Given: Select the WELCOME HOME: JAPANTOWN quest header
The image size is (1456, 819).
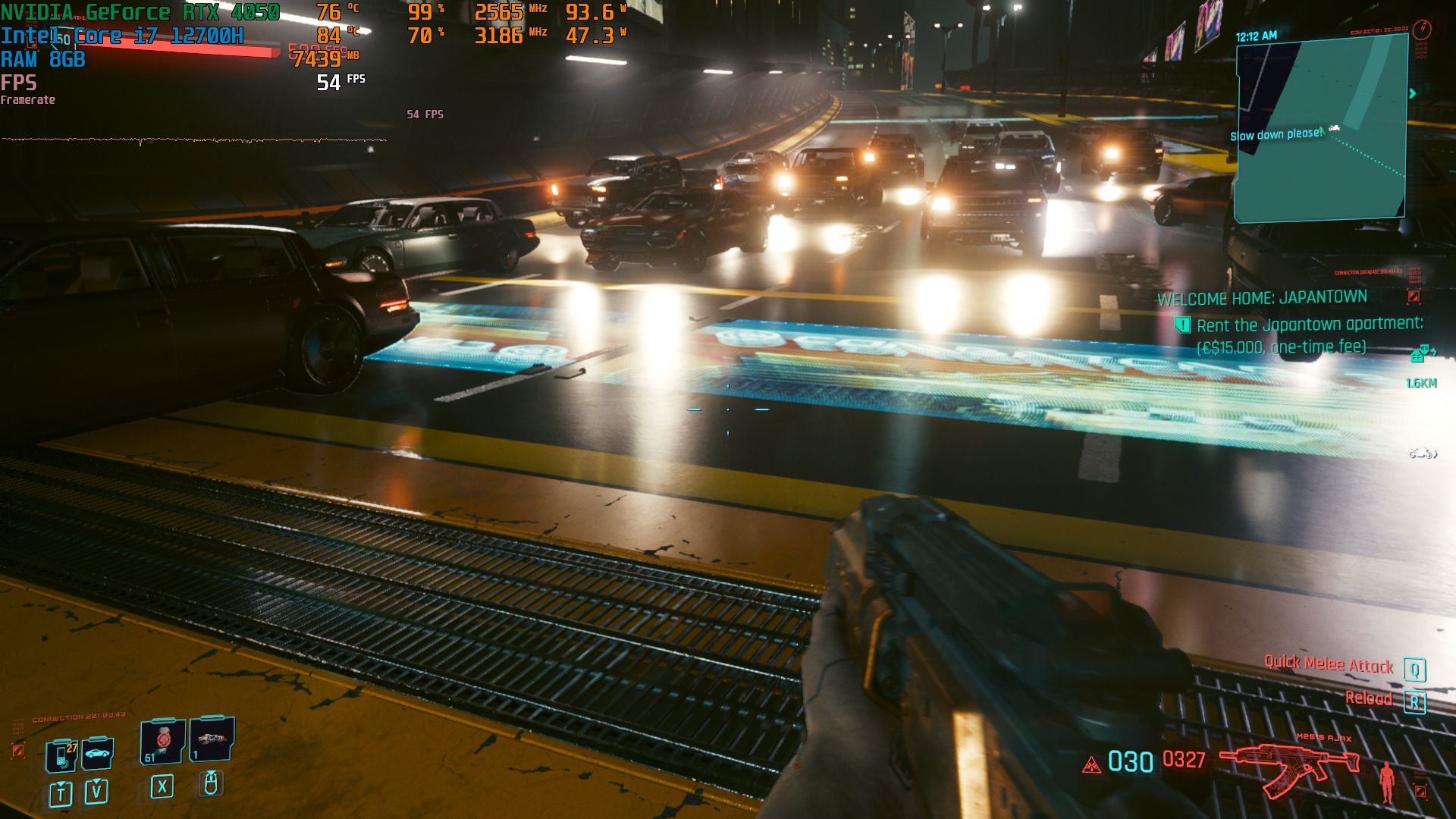Looking at the screenshot, I should coord(1261,297).
